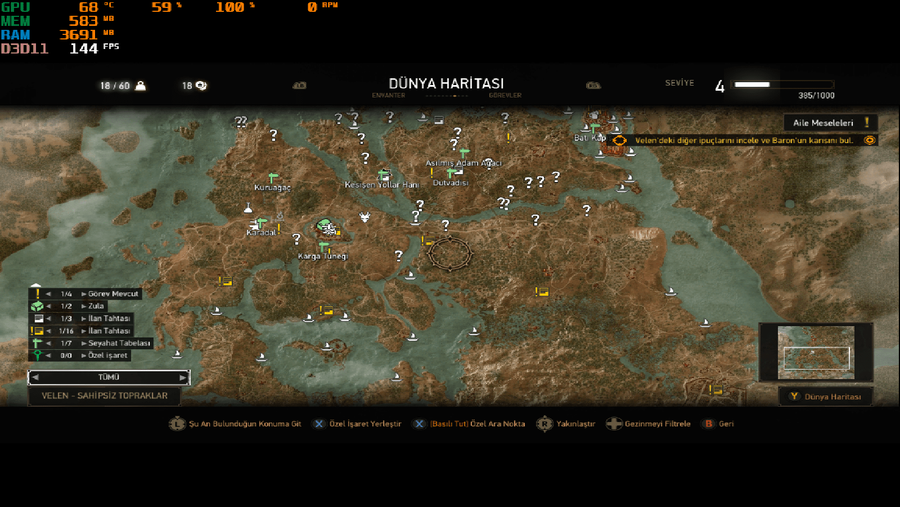Viewport: 900px width, 507px height.
Task: Select the Dutvadisi signpost marker
Action: click(453, 172)
